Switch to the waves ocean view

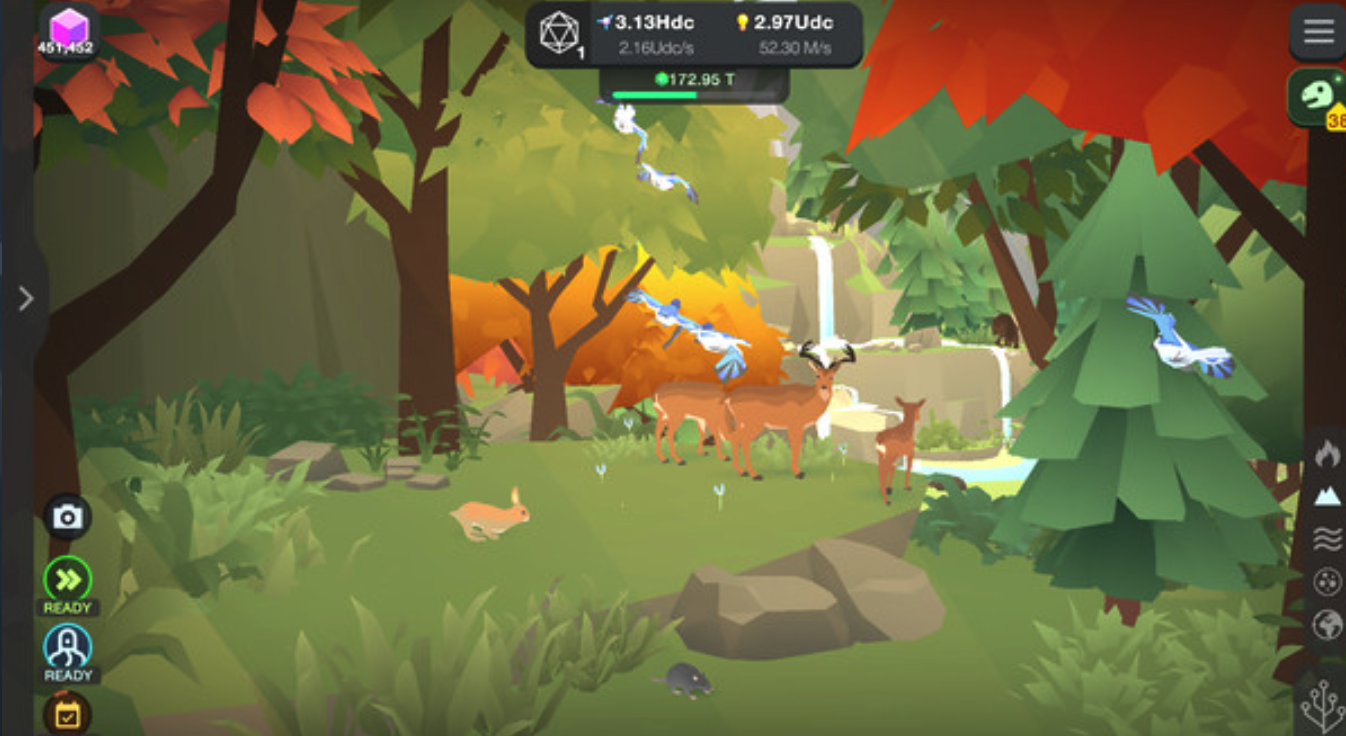(x=1327, y=540)
